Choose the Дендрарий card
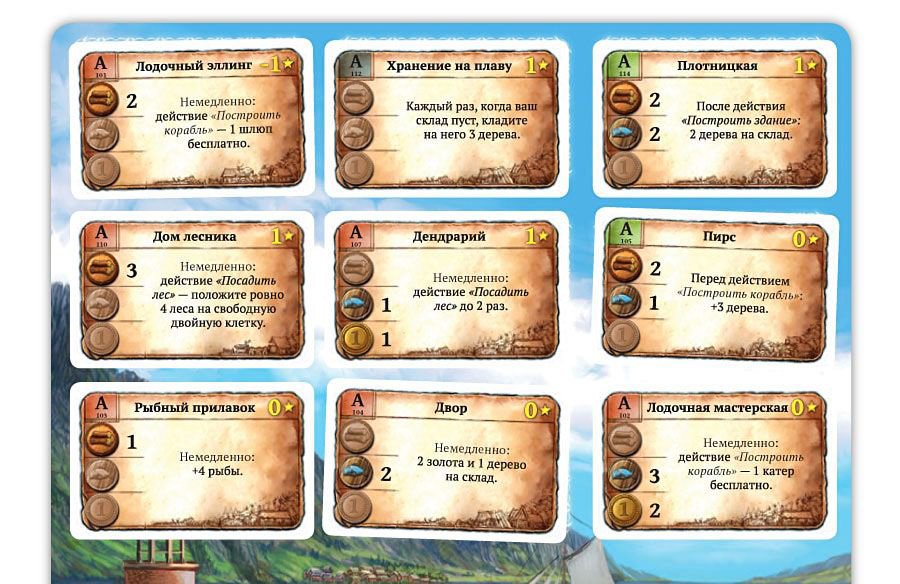Image resolution: width=900 pixels, height=584 pixels. click(x=445, y=290)
